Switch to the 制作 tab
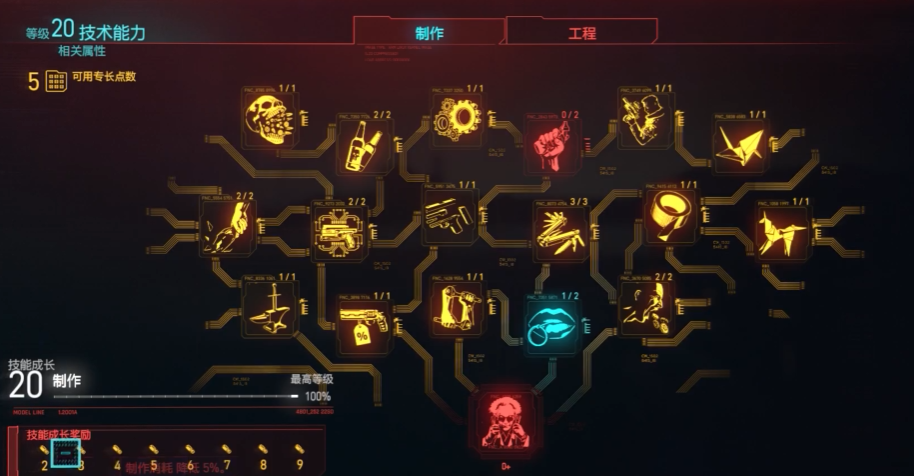Screen dimensions: 914x476 (x=429, y=33)
